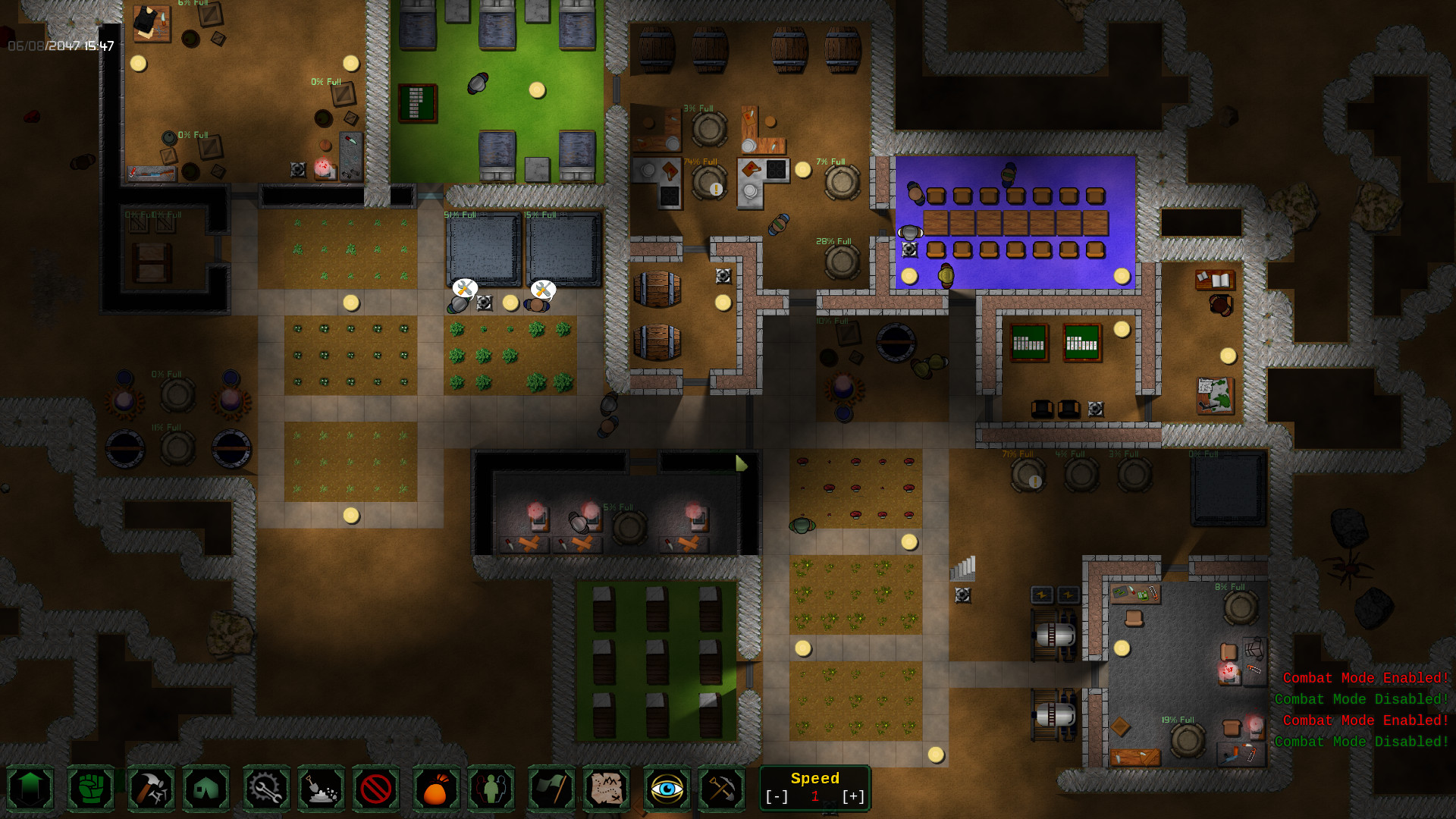Open the world map icon
Viewport: 1456px width, 819px height.
pyautogui.click(x=606, y=789)
